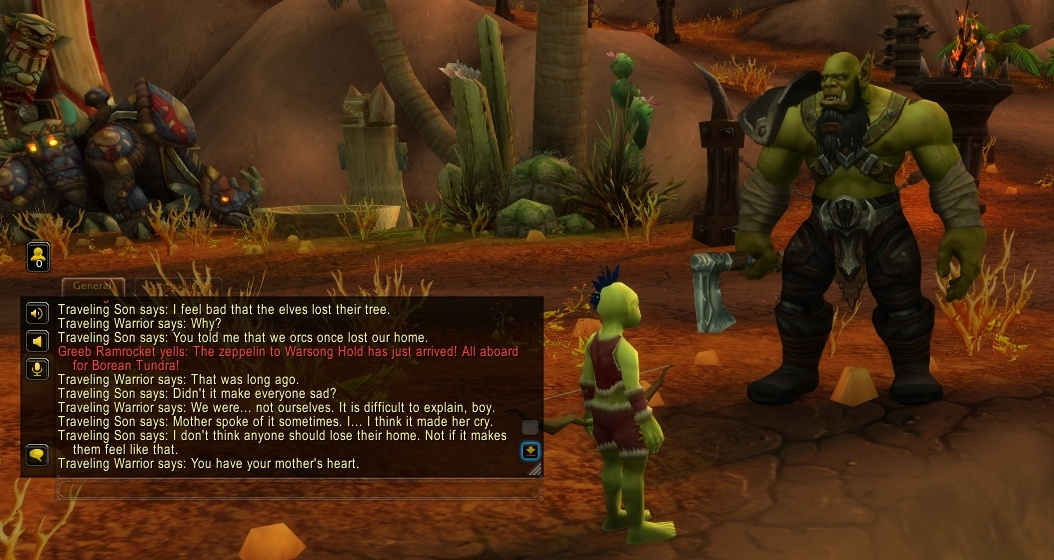1054x560 pixels.
Task: Switch to the General chat tab
Action: point(93,286)
